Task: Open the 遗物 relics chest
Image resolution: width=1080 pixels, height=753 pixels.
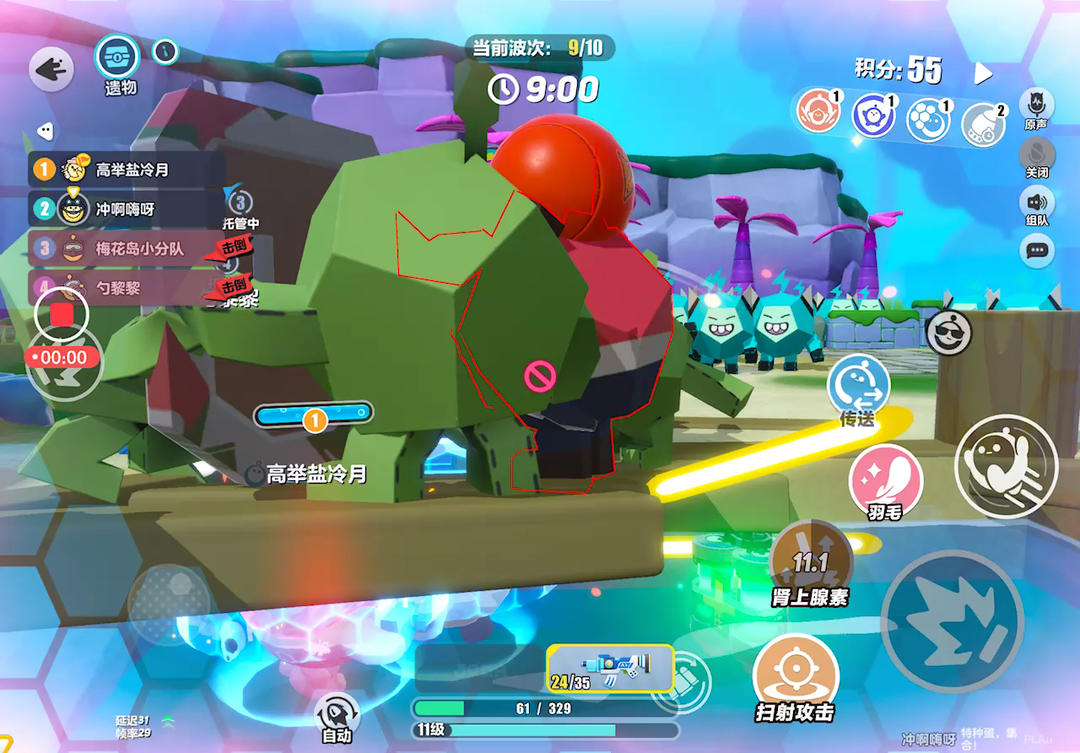Action: click(117, 56)
